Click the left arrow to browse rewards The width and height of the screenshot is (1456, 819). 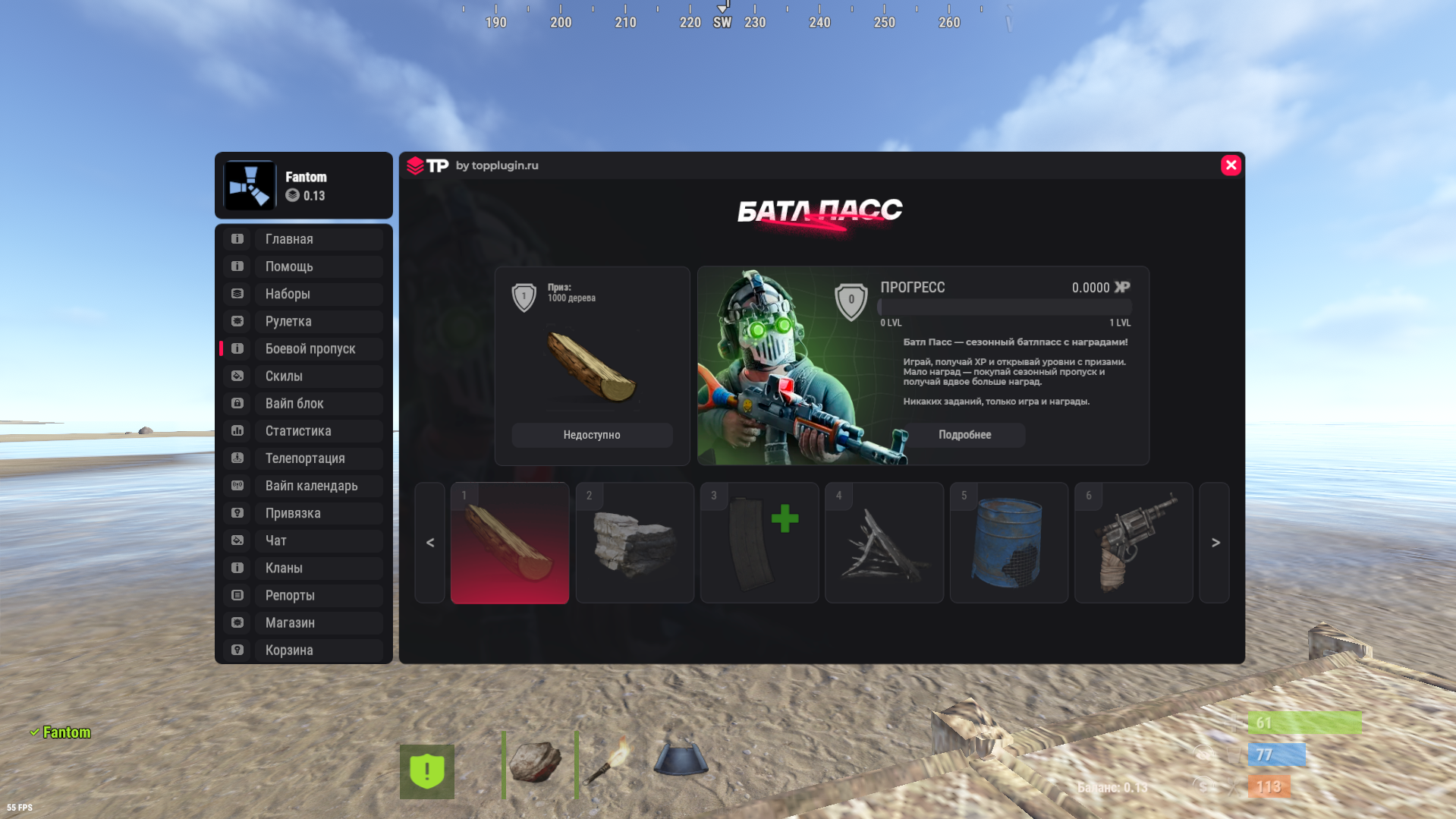click(x=429, y=543)
